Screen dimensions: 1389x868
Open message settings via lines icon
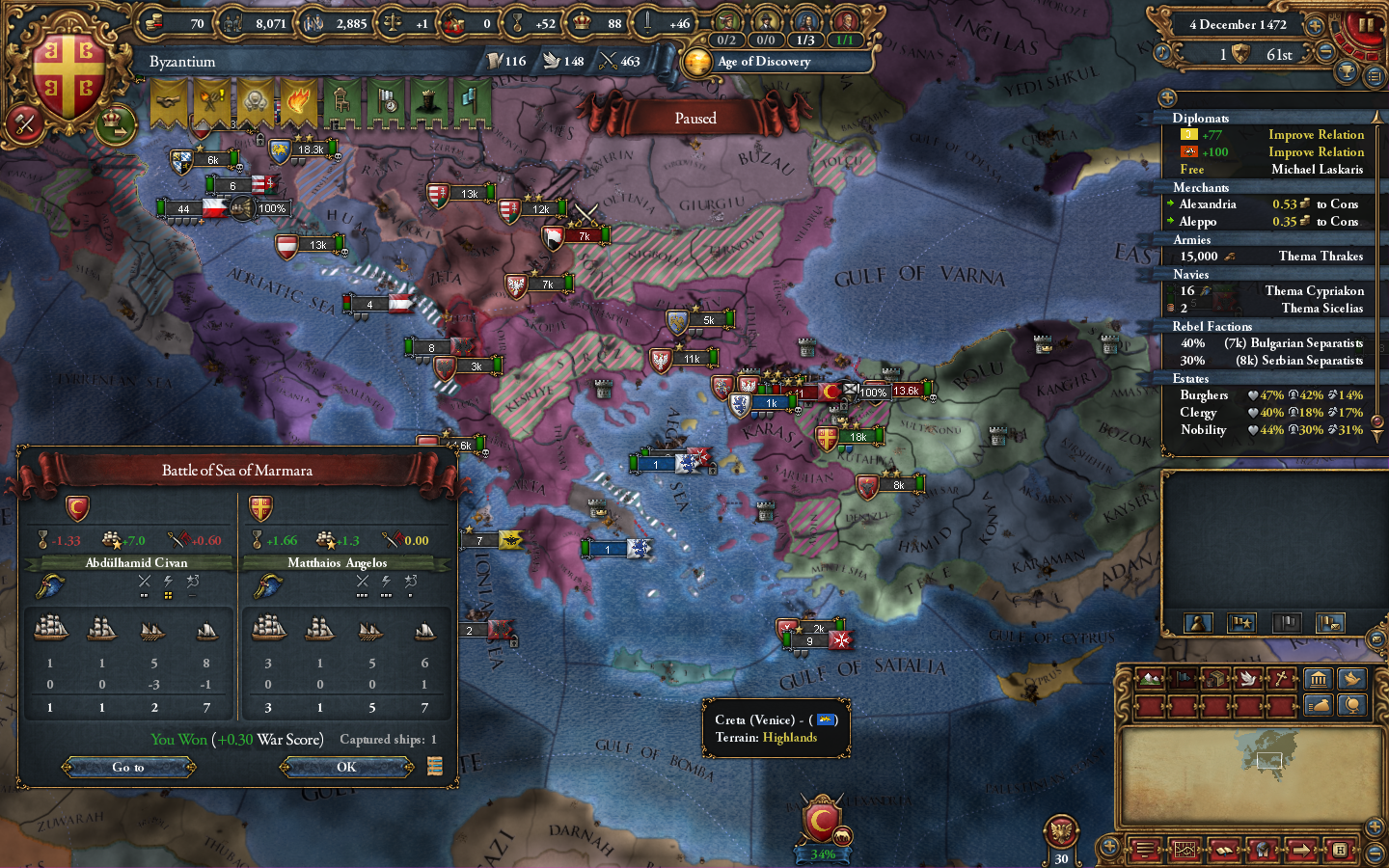coord(1146,851)
